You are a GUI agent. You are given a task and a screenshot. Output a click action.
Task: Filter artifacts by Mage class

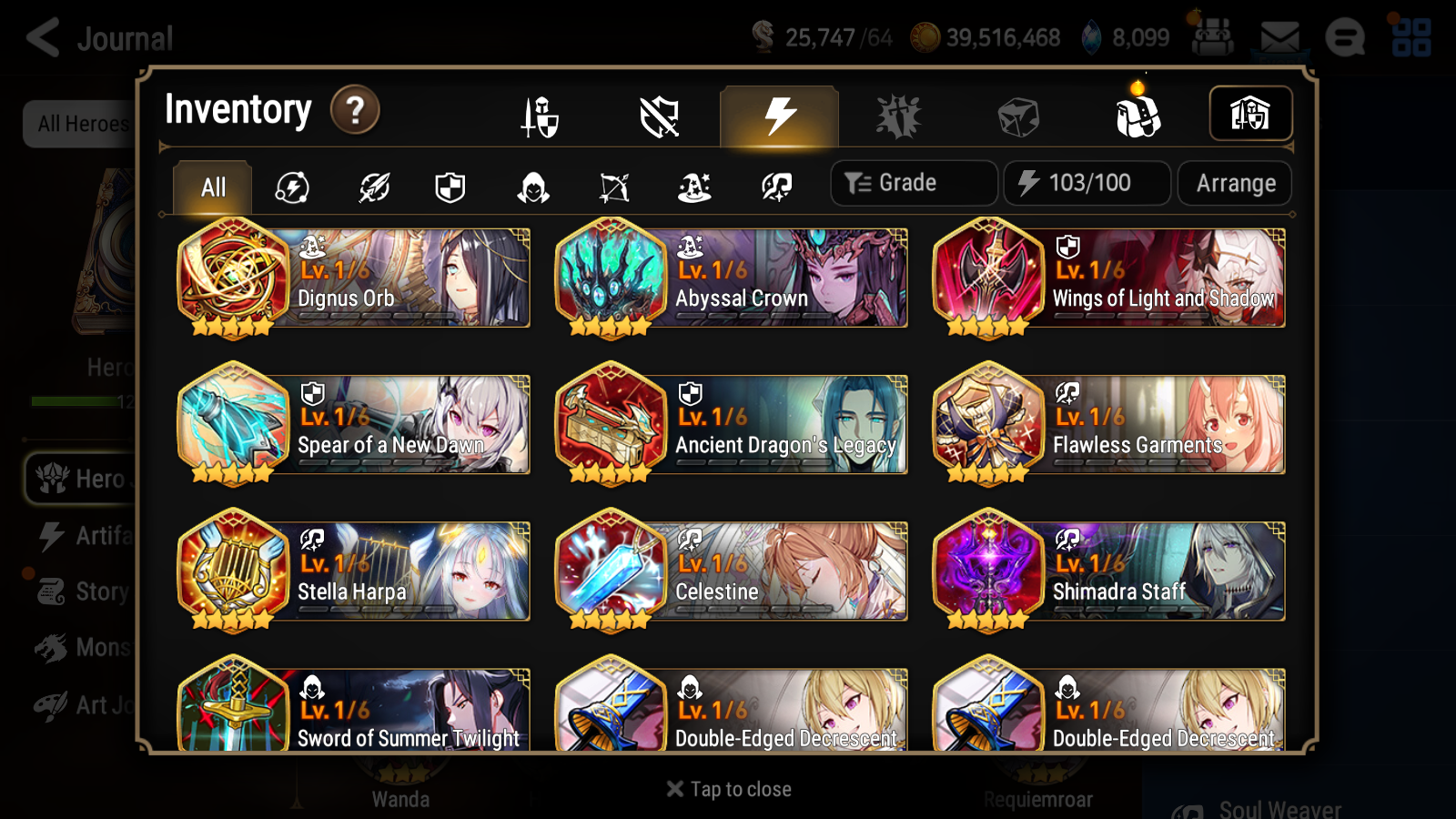(693, 187)
